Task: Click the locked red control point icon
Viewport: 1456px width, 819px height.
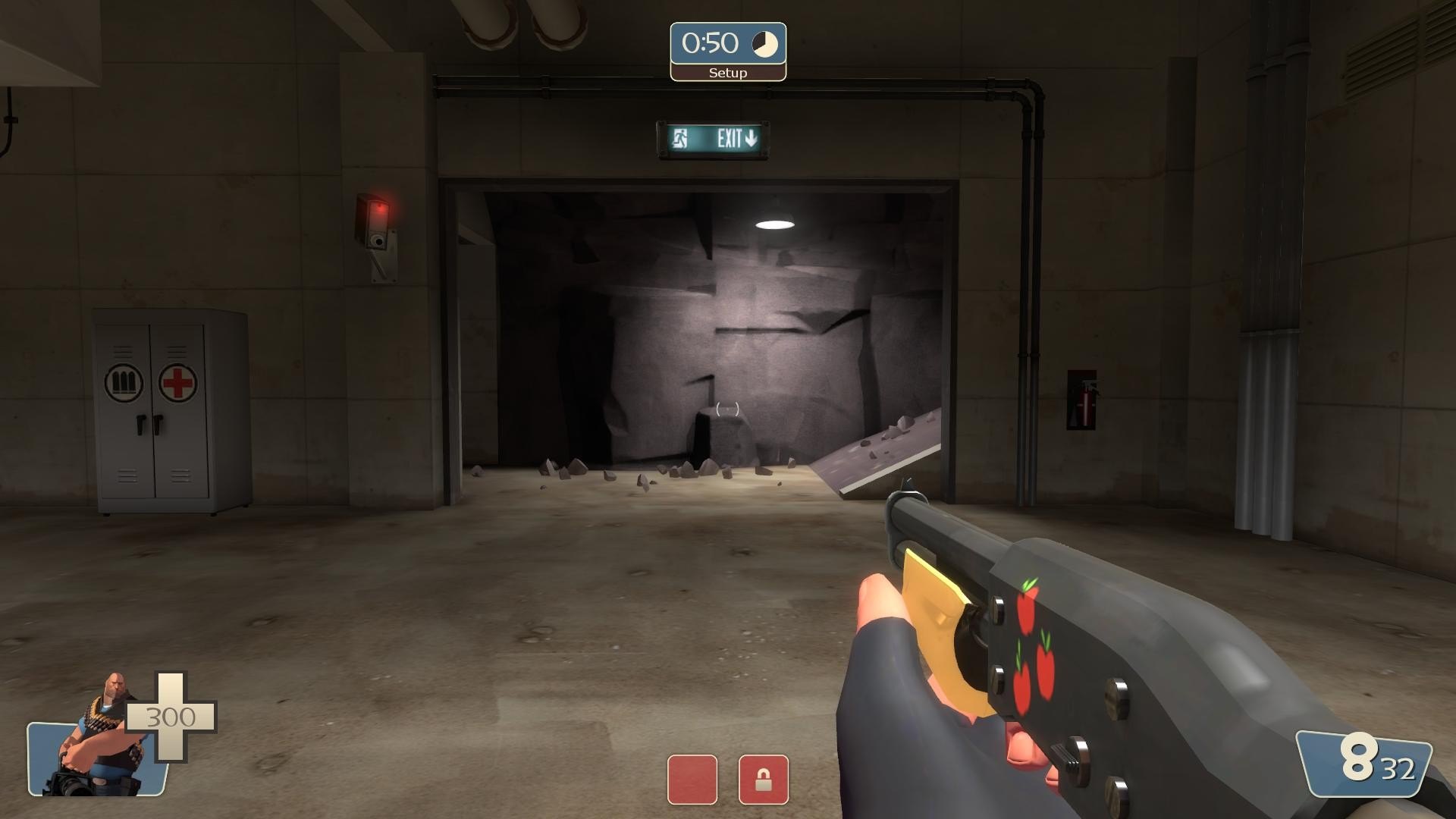Action: (763, 780)
